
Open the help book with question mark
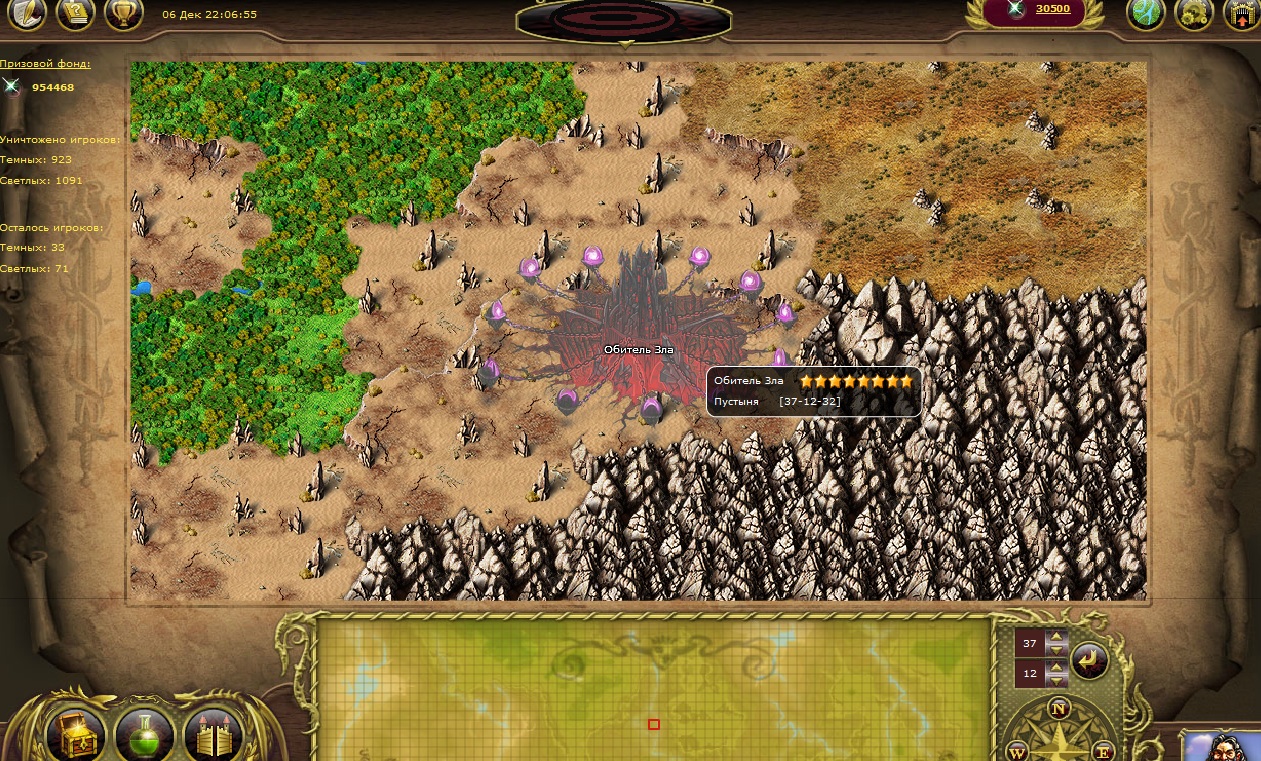coord(75,14)
